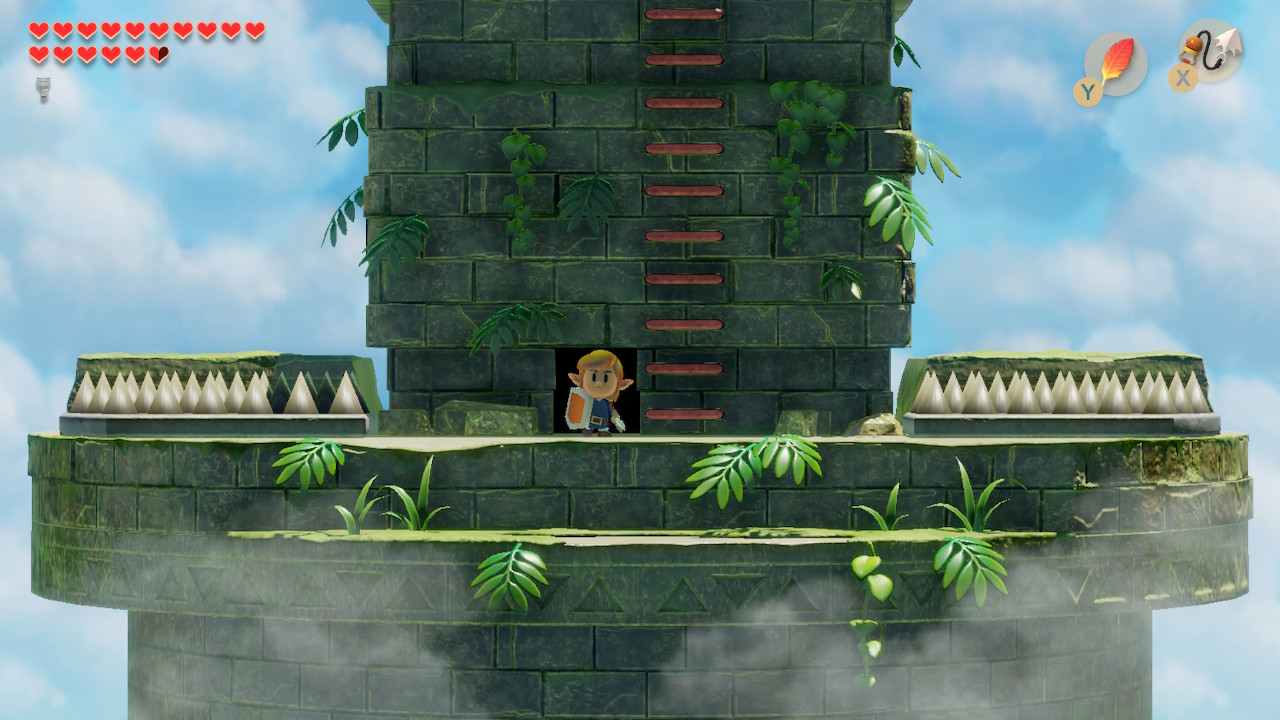
Task: Select the Roc's Feather item slot
Action: (x=1115, y=64)
